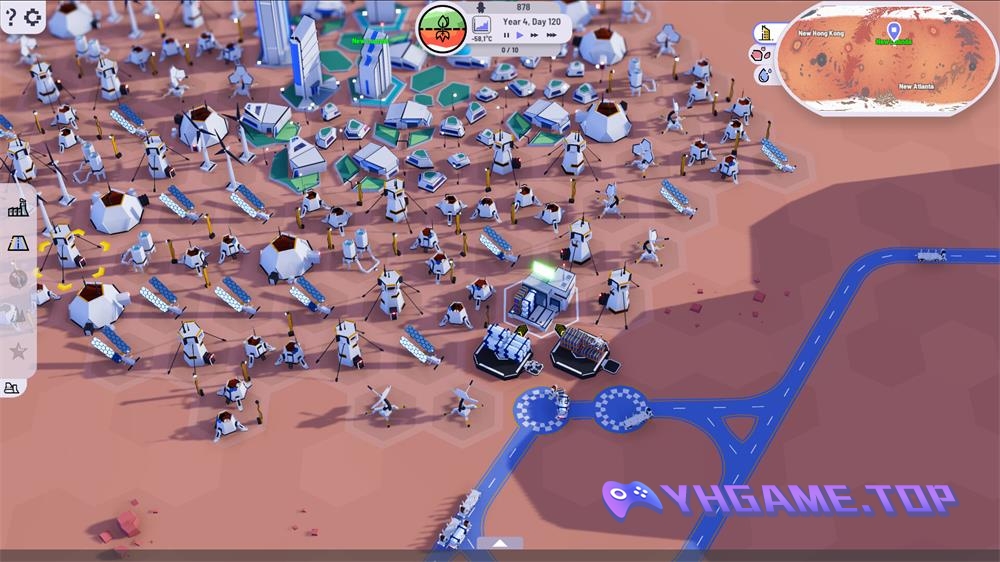The width and height of the screenshot is (1000, 562).
Task: Open the star category in side toolbar
Action: pyautogui.click(x=18, y=351)
